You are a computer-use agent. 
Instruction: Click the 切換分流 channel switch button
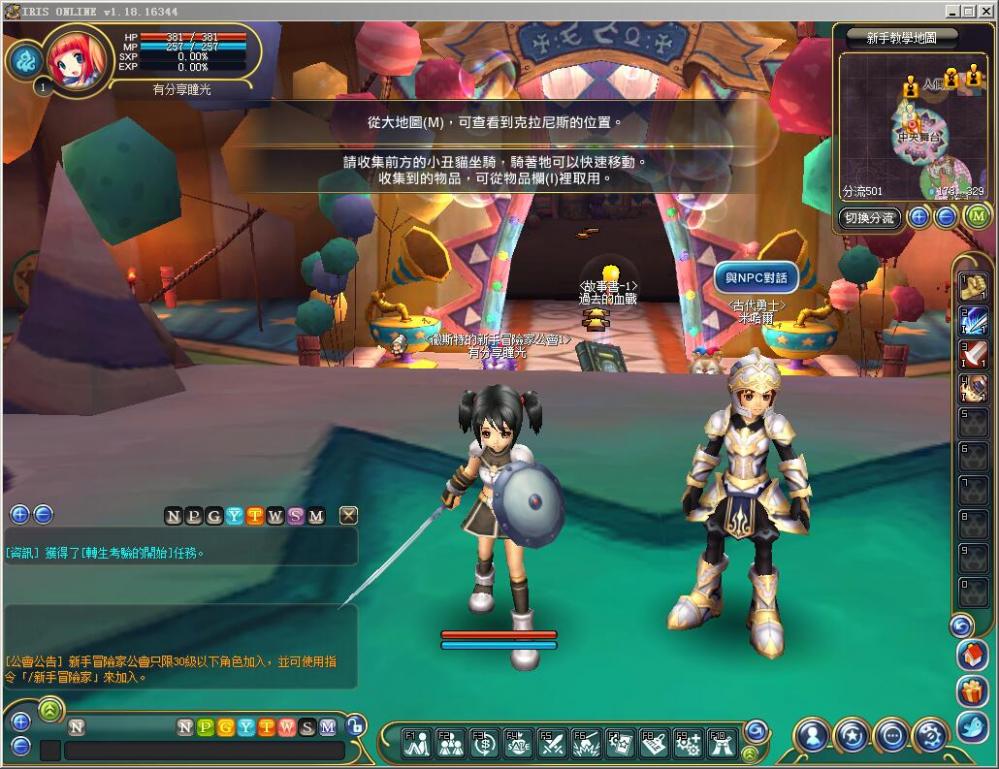(869, 217)
